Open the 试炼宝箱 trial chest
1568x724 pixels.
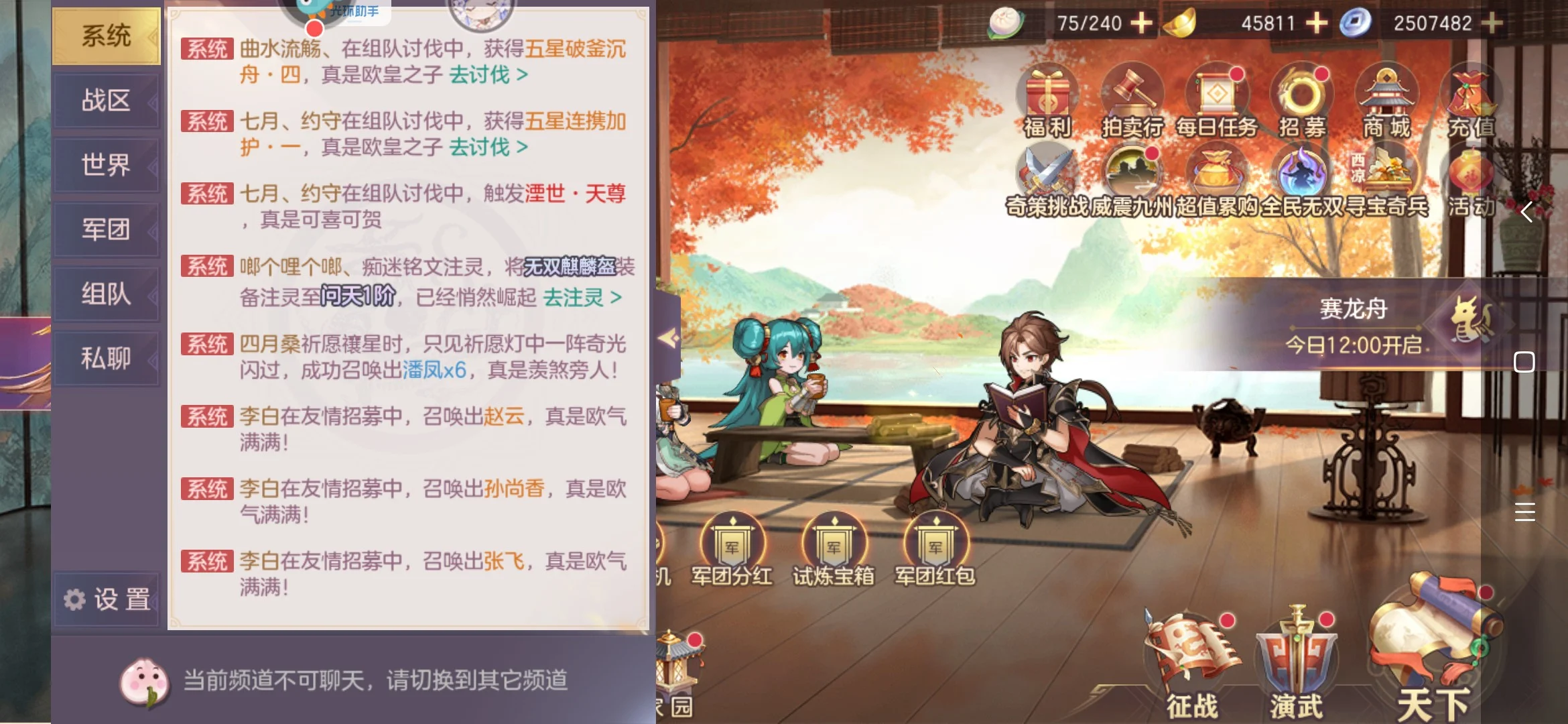click(834, 550)
